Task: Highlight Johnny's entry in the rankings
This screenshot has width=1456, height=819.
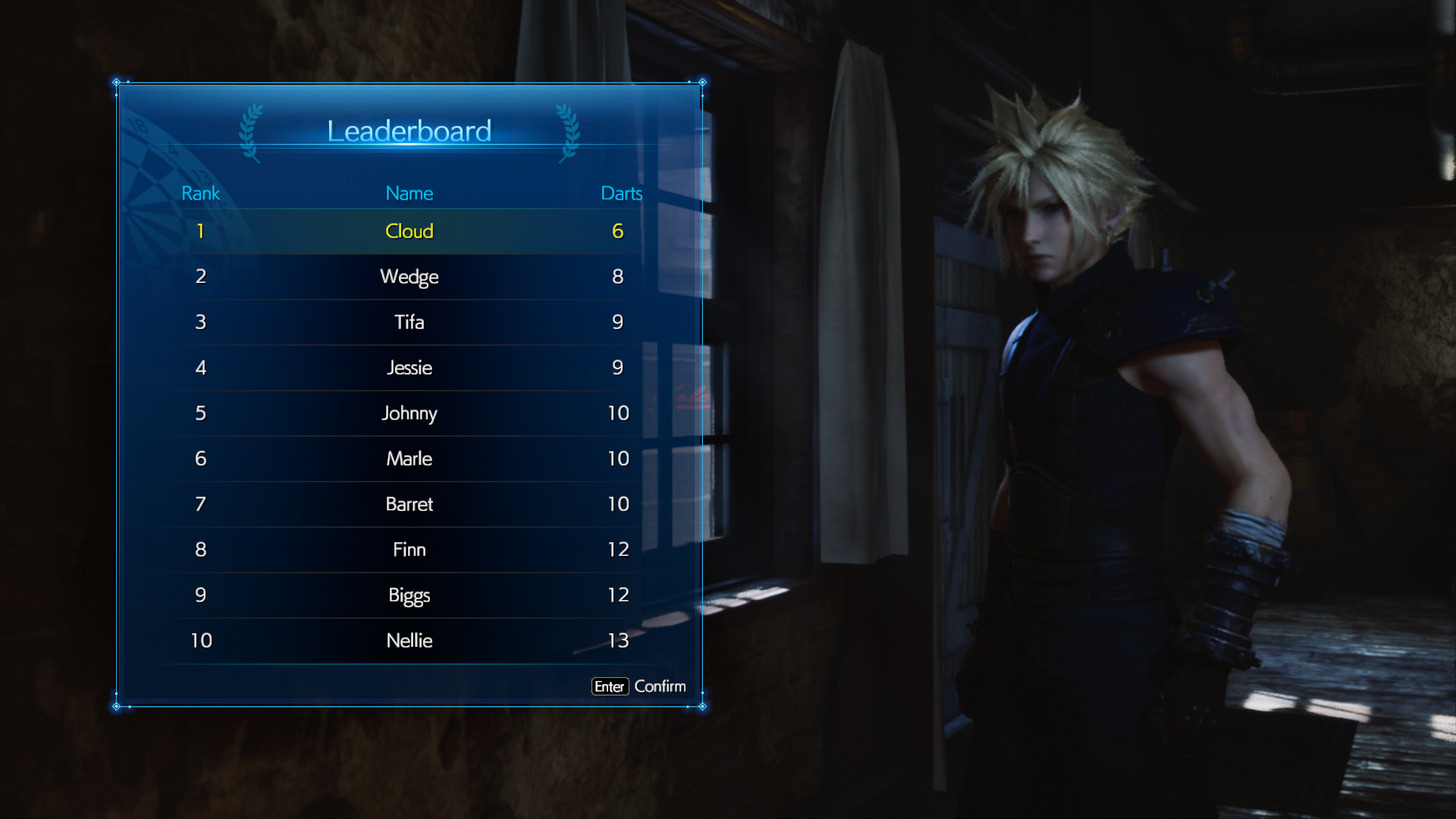Action: coord(409,413)
